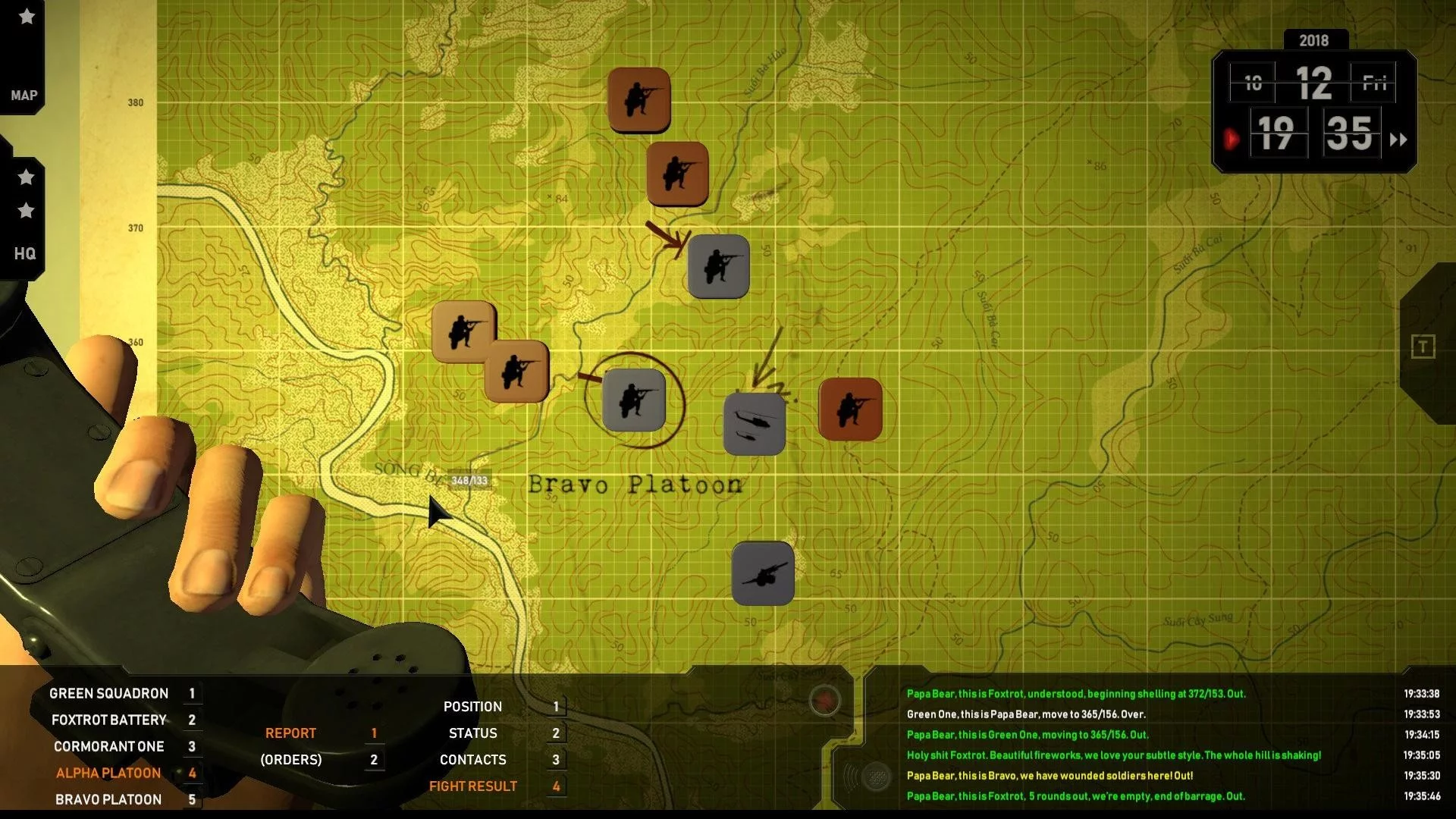Choose Foxtrot Battery from unit list
Image resolution: width=1456 pixels, height=819 pixels.
108,720
